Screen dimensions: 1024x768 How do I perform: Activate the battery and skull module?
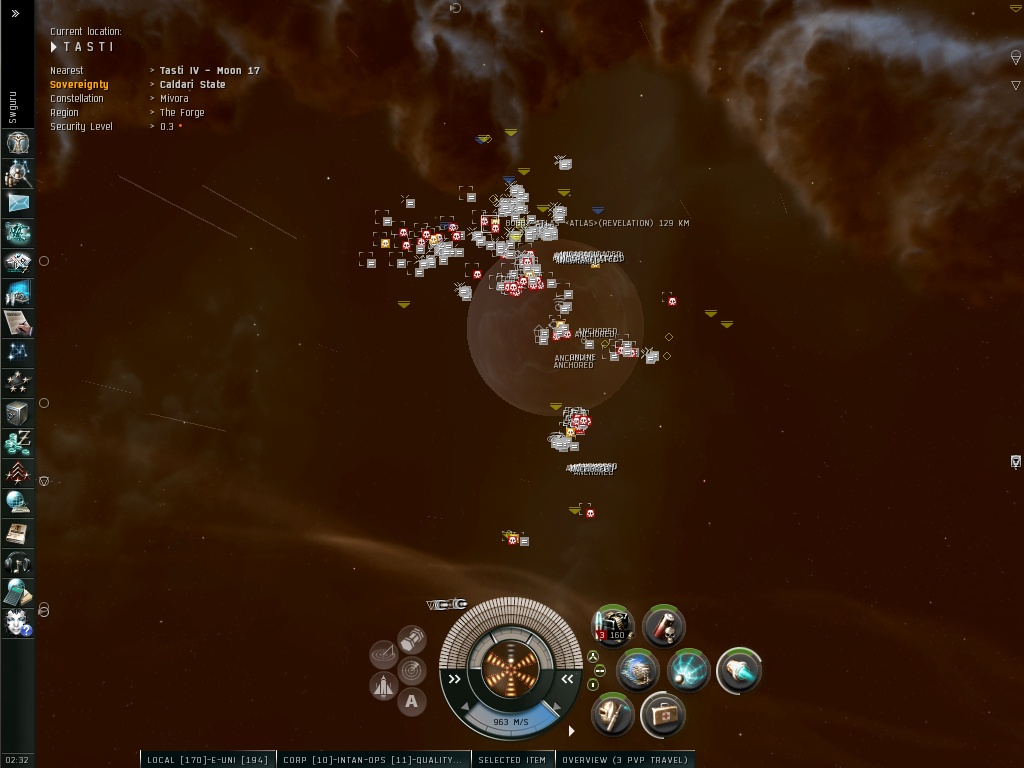(664, 626)
